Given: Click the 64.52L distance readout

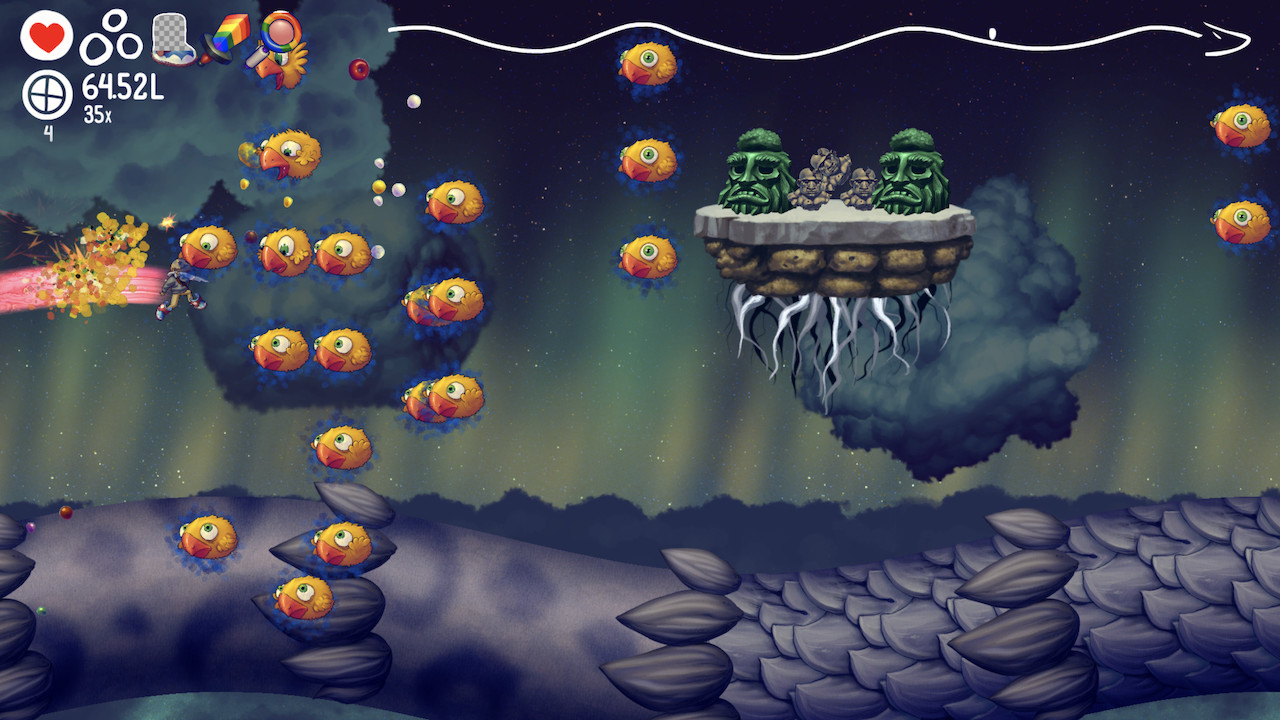Looking at the screenshot, I should pos(122,85).
